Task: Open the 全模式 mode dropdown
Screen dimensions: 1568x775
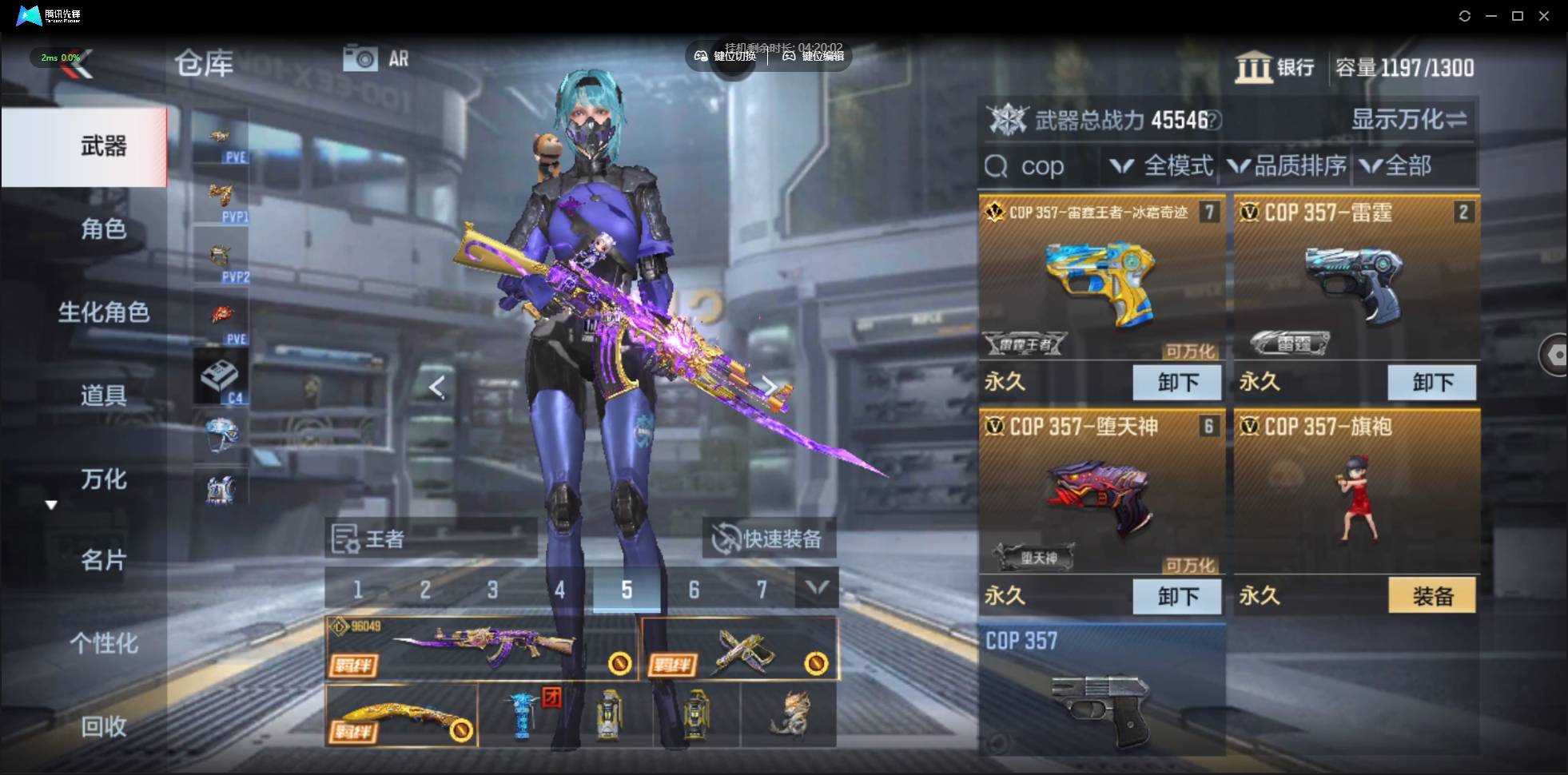Action: (x=1163, y=166)
